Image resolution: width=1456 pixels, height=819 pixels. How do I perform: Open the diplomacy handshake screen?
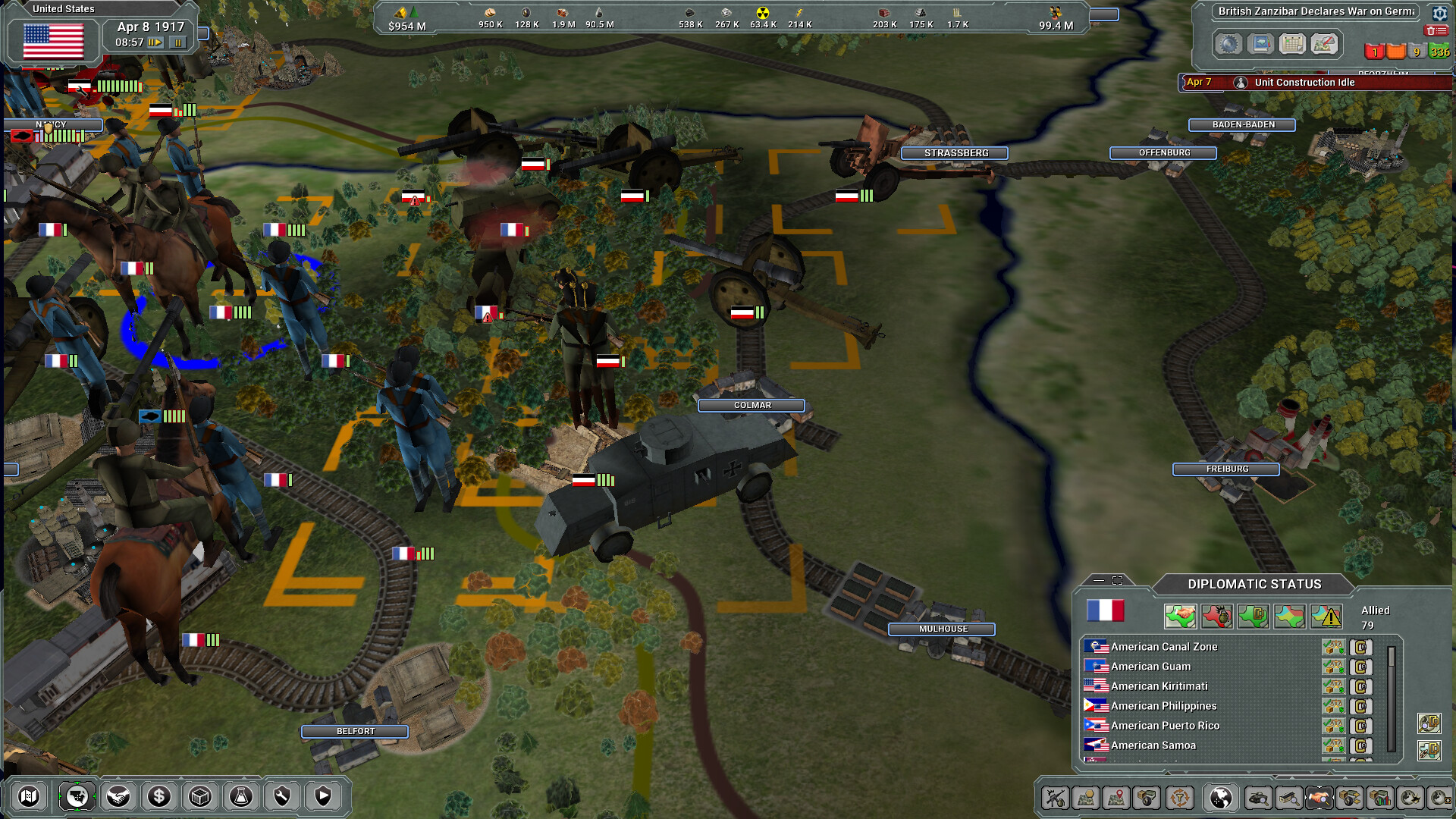pos(120,796)
